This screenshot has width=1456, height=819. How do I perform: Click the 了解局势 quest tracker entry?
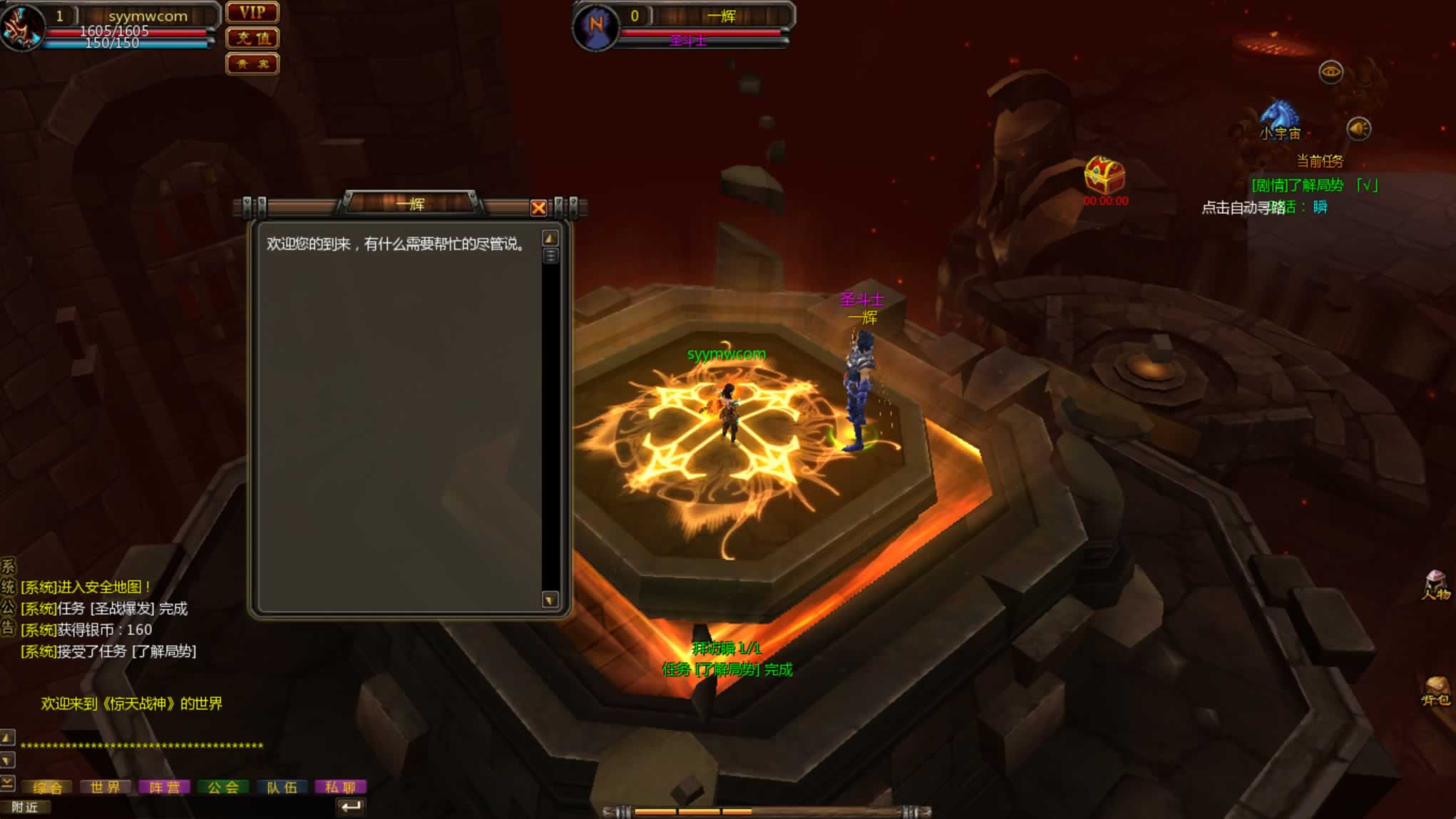1298,185
